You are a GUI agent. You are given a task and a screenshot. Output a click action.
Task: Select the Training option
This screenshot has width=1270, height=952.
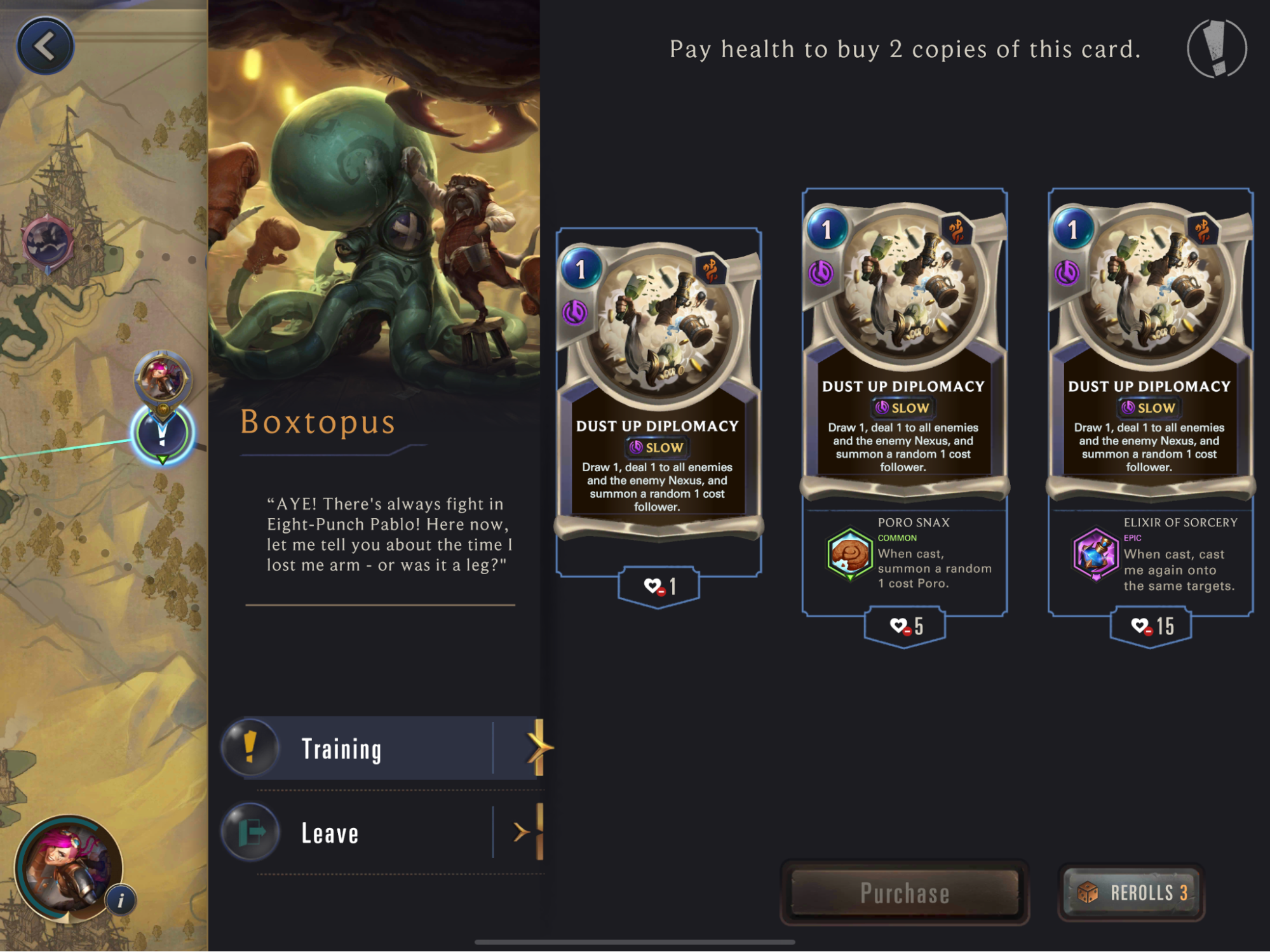click(x=384, y=748)
